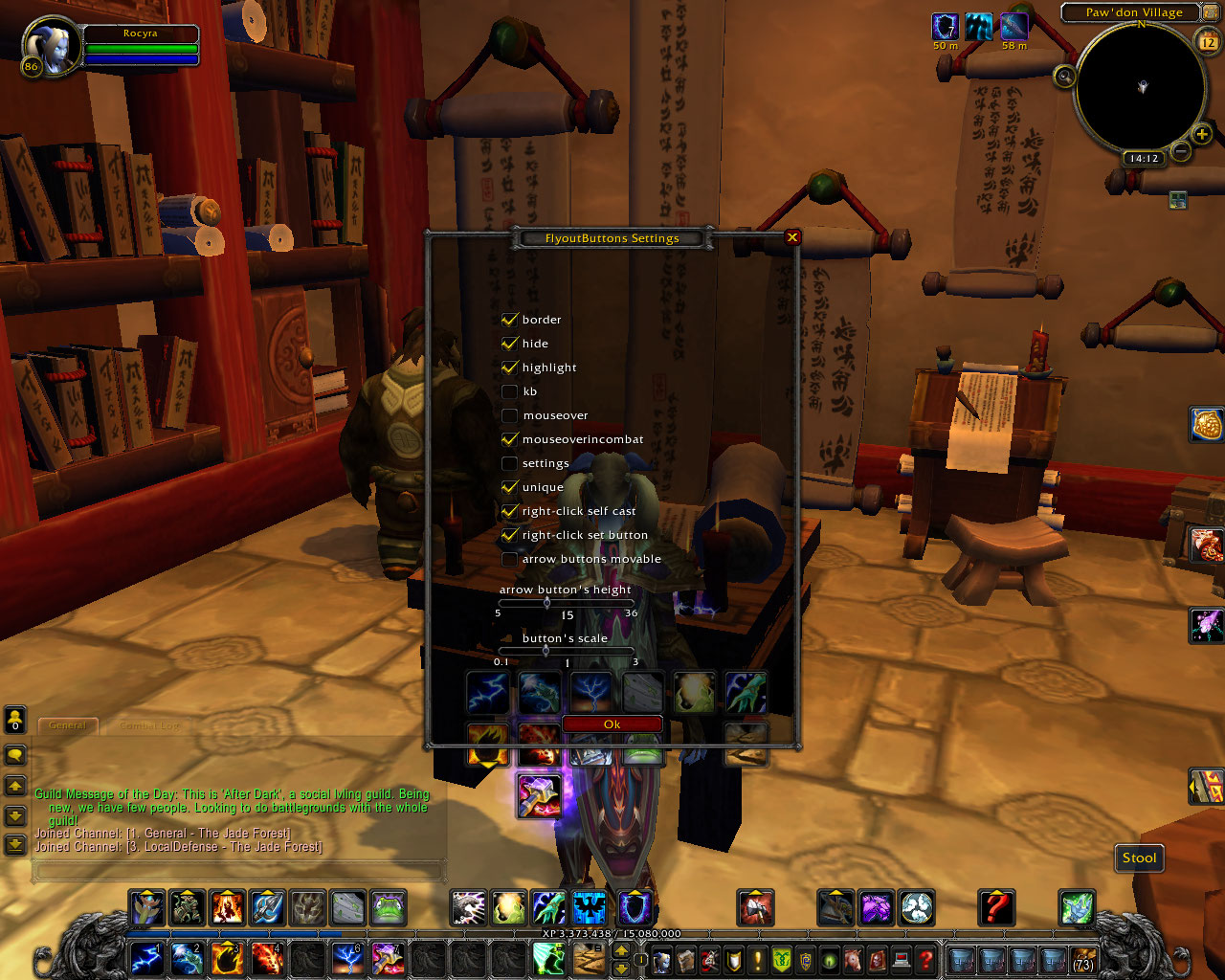Enable the kb checkbox

pyautogui.click(x=509, y=391)
